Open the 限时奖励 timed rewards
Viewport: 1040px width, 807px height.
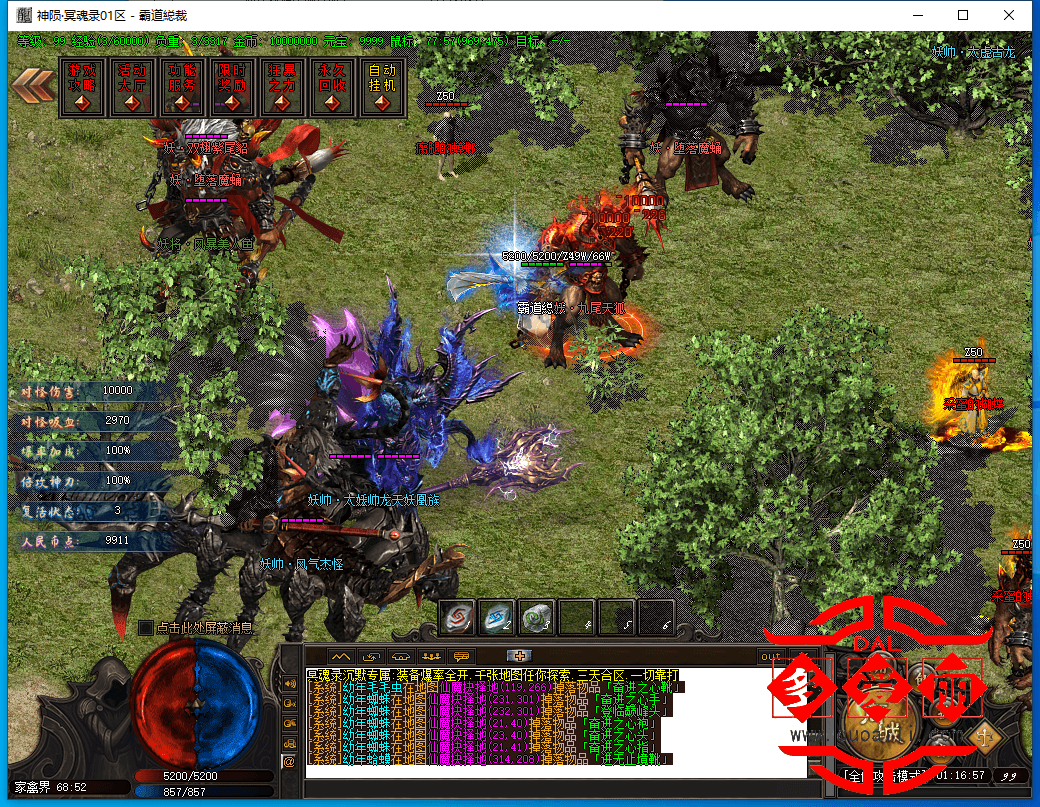[233, 89]
